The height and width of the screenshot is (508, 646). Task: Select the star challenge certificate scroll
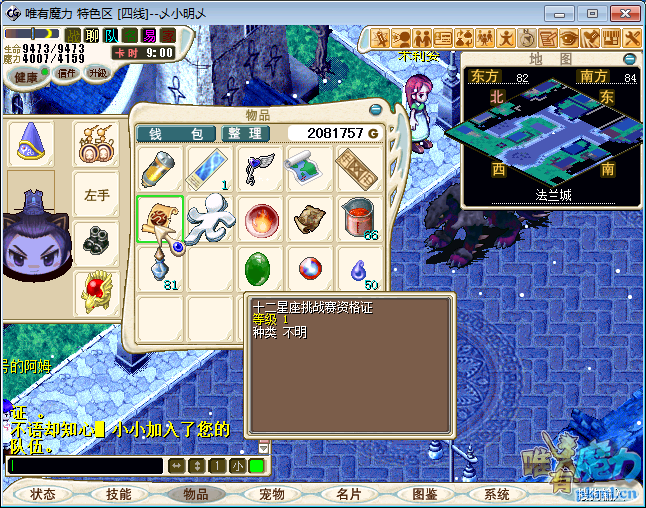click(x=160, y=219)
